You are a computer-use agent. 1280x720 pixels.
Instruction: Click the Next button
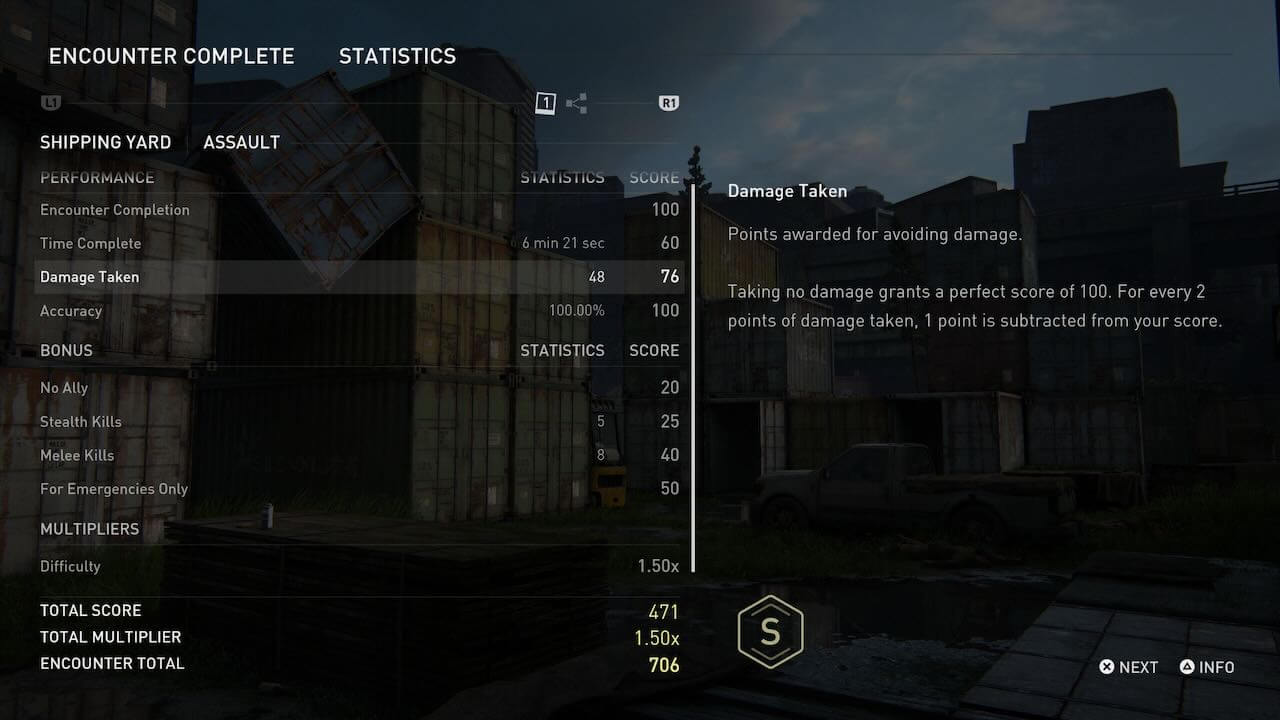[x=1129, y=667]
